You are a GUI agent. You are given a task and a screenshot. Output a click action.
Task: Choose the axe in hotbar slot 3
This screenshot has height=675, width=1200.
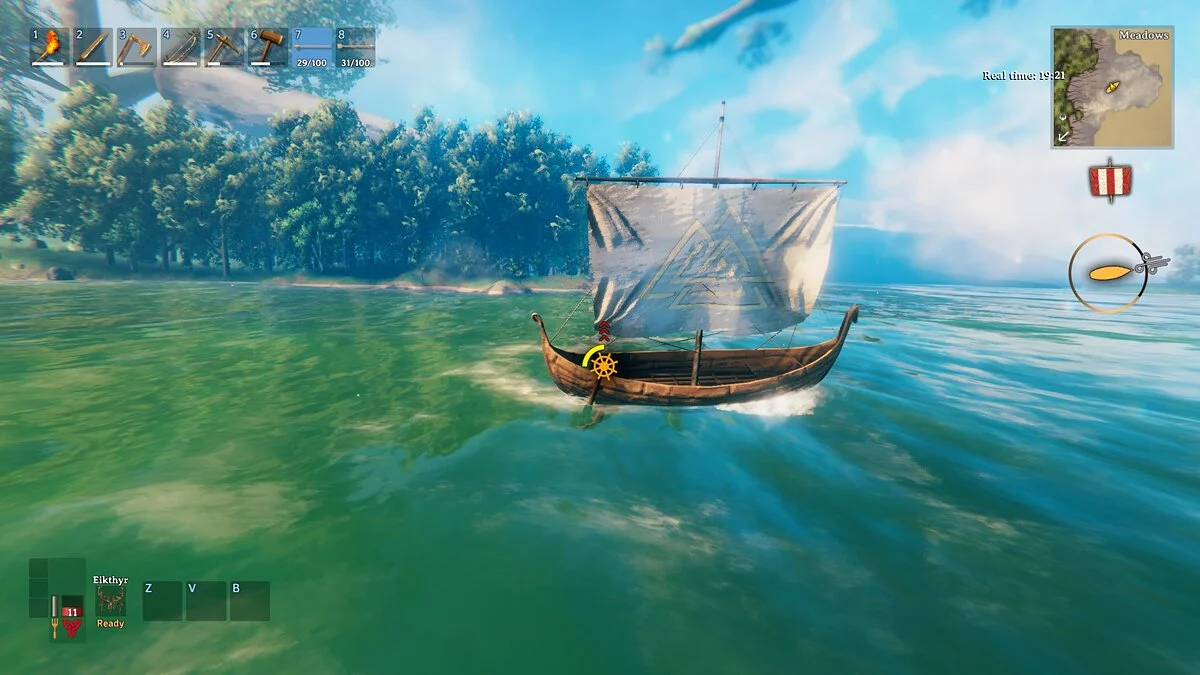point(136,47)
